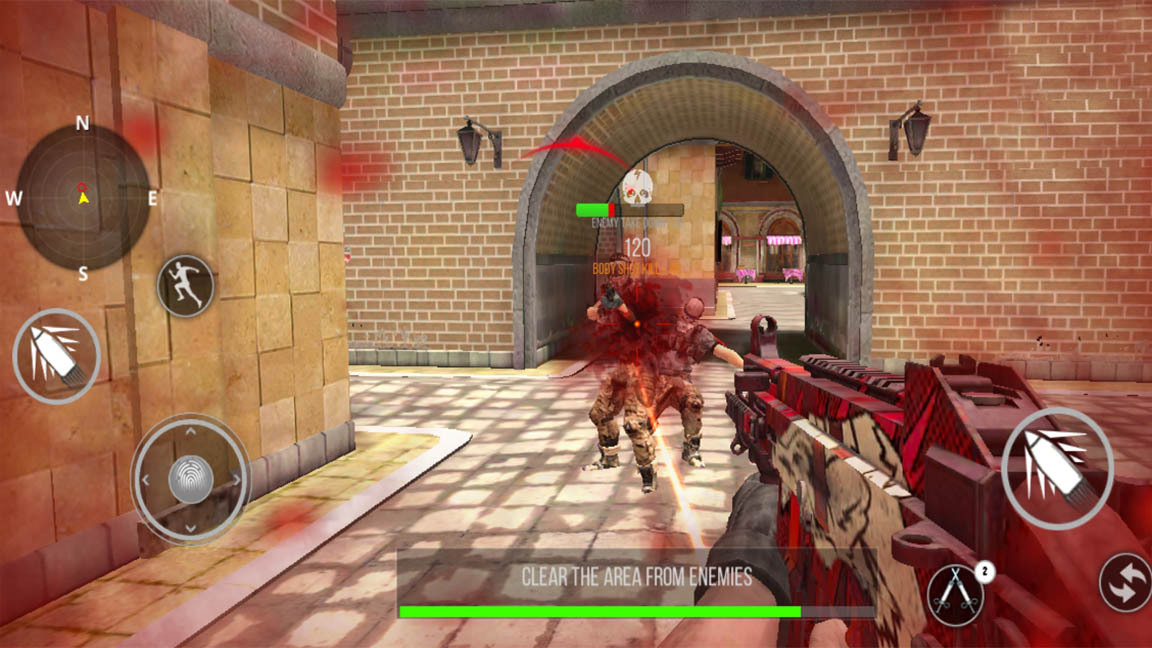
Task: Use the crossed syringes heal item
Action: [x=955, y=596]
